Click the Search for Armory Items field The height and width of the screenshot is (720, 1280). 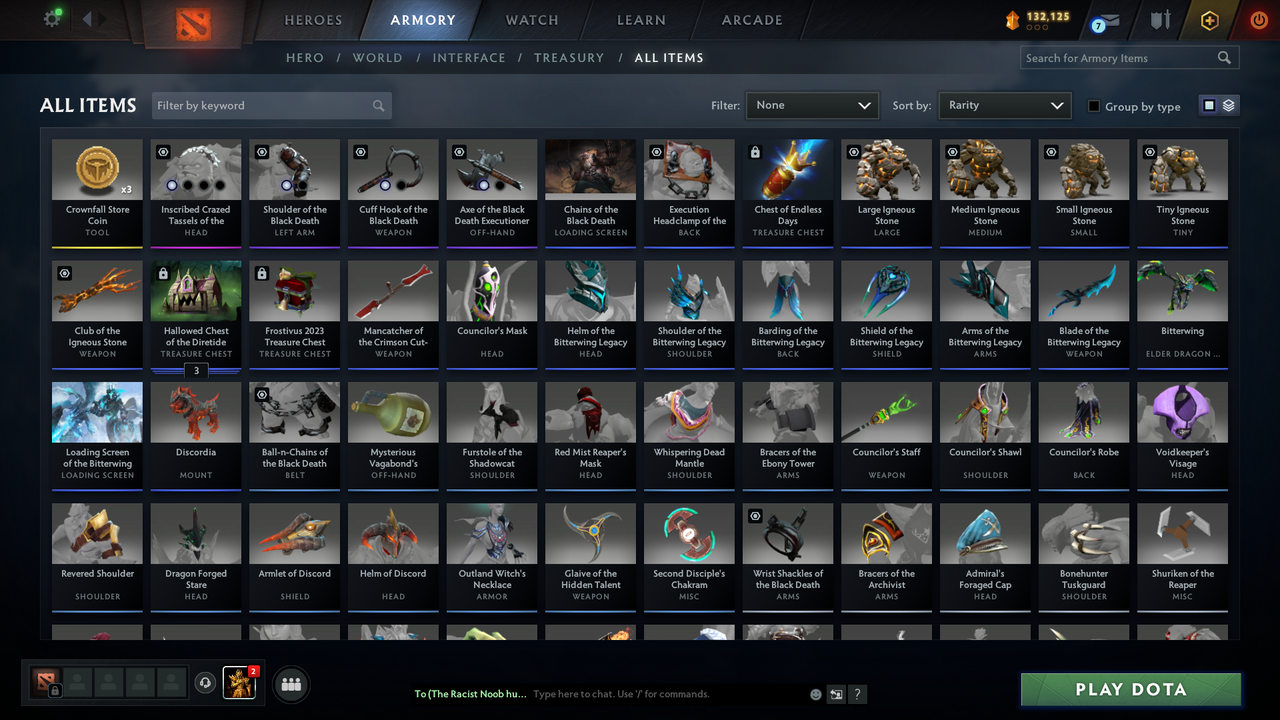click(x=1120, y=57)
